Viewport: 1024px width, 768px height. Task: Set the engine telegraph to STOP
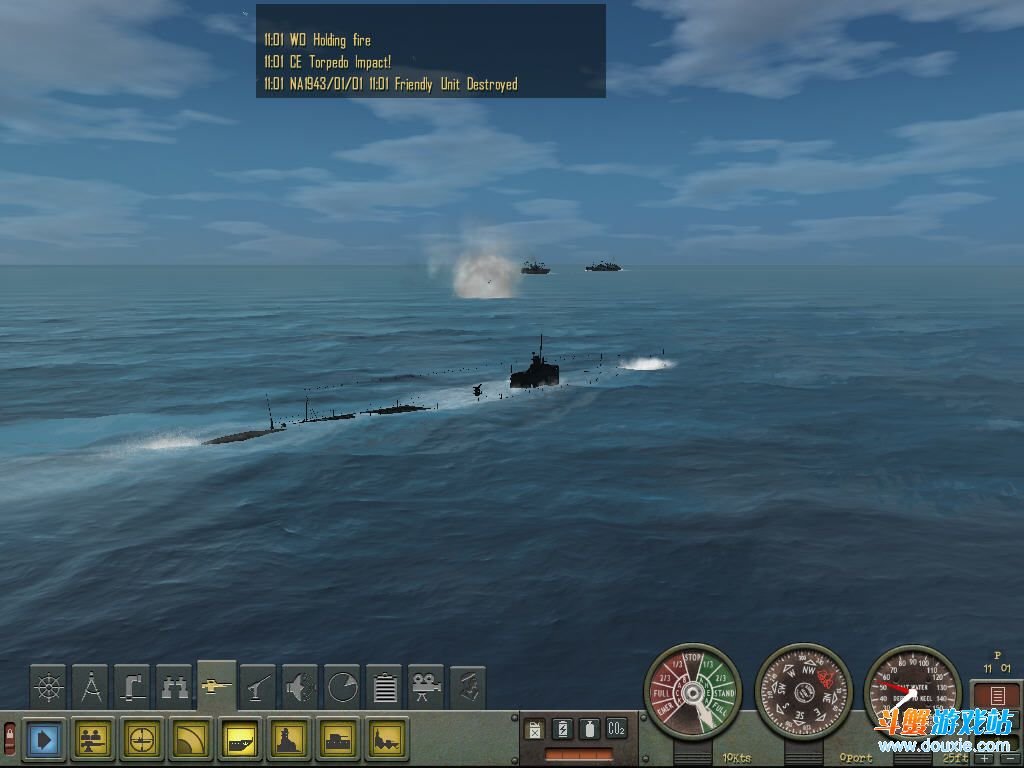691,661
